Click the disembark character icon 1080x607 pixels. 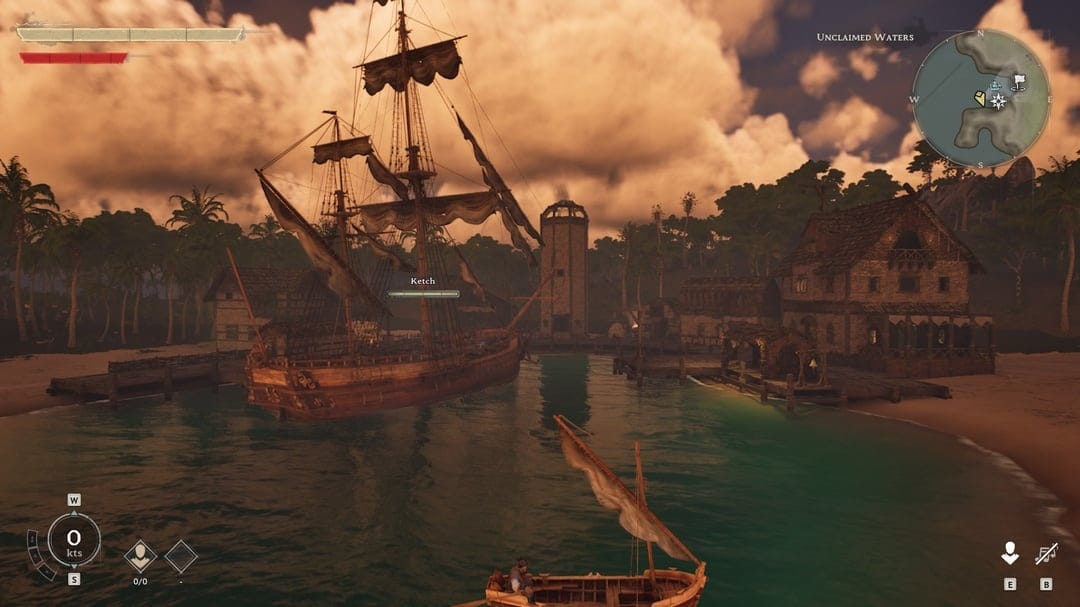[x=1010, y=553]
